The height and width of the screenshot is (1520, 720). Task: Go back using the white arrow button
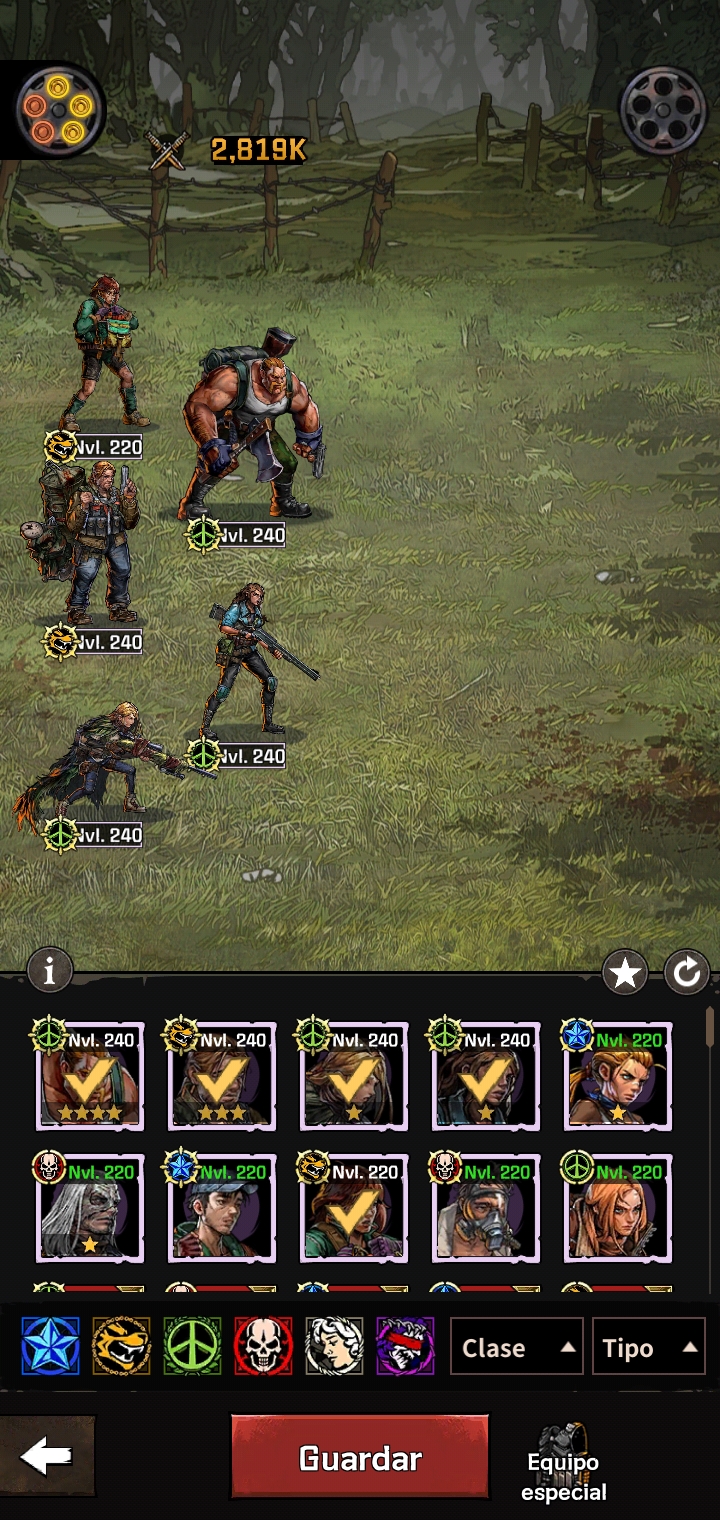click(46, 1457)
